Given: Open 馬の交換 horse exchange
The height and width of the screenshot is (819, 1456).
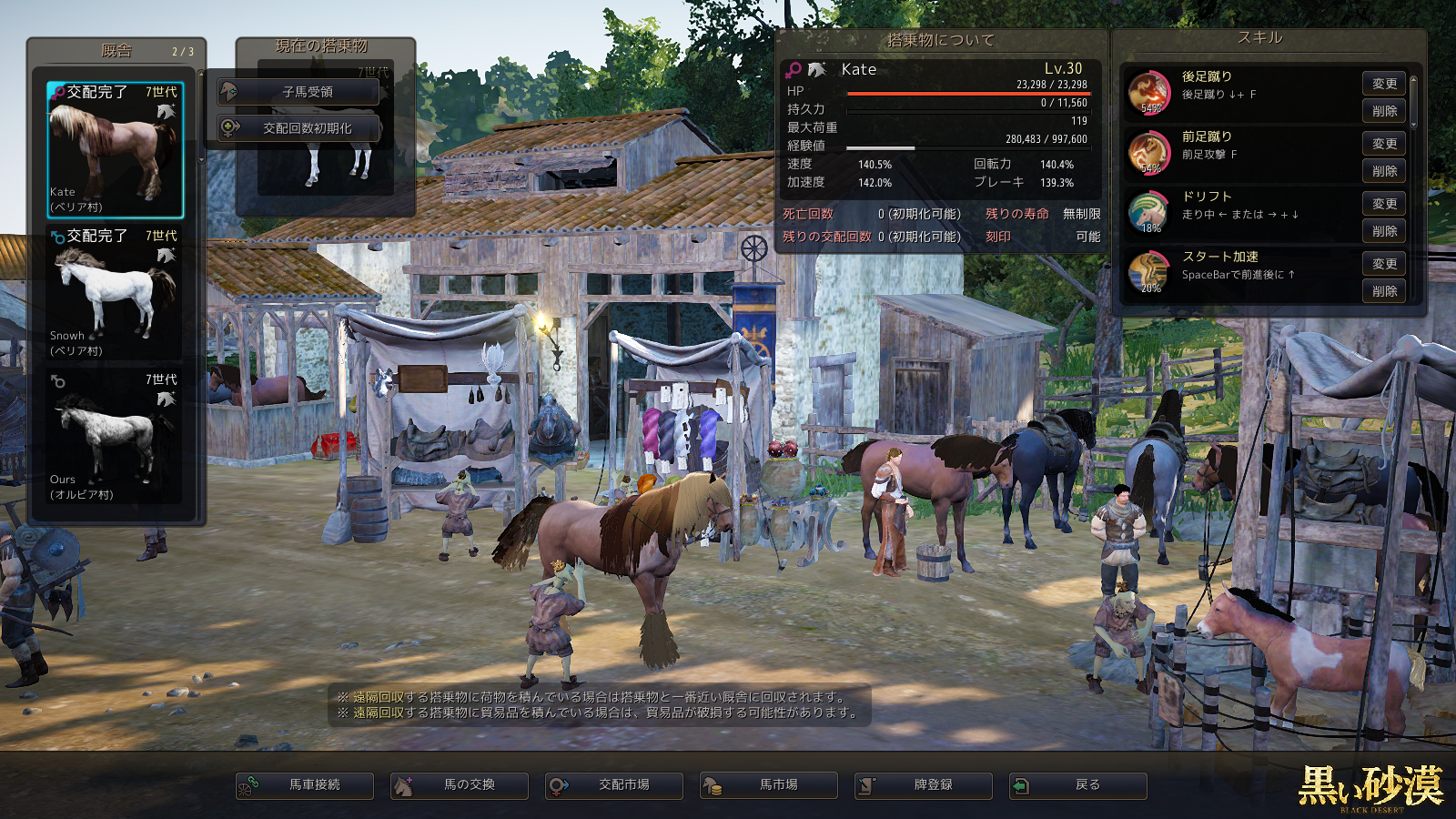Looking at the screenshot, I should click(460, 785).
